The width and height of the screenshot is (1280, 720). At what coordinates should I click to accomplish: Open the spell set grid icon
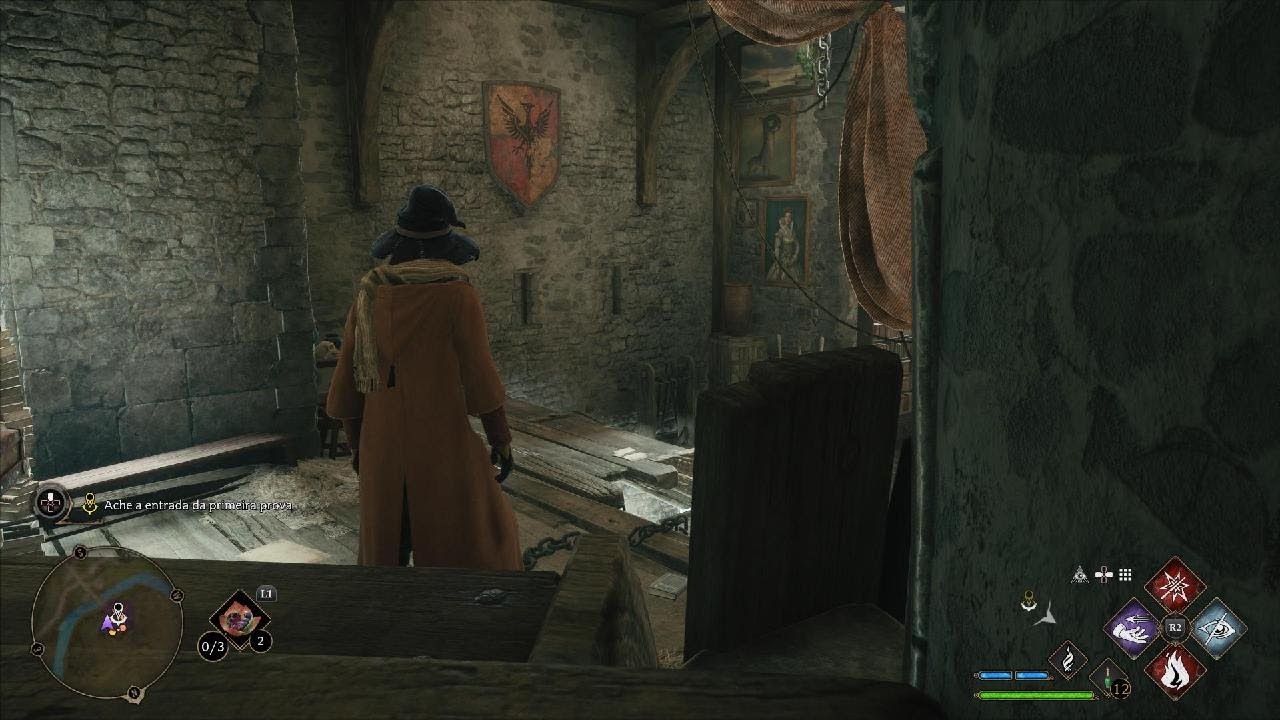pyautogui.click(x=1125, y=575)
